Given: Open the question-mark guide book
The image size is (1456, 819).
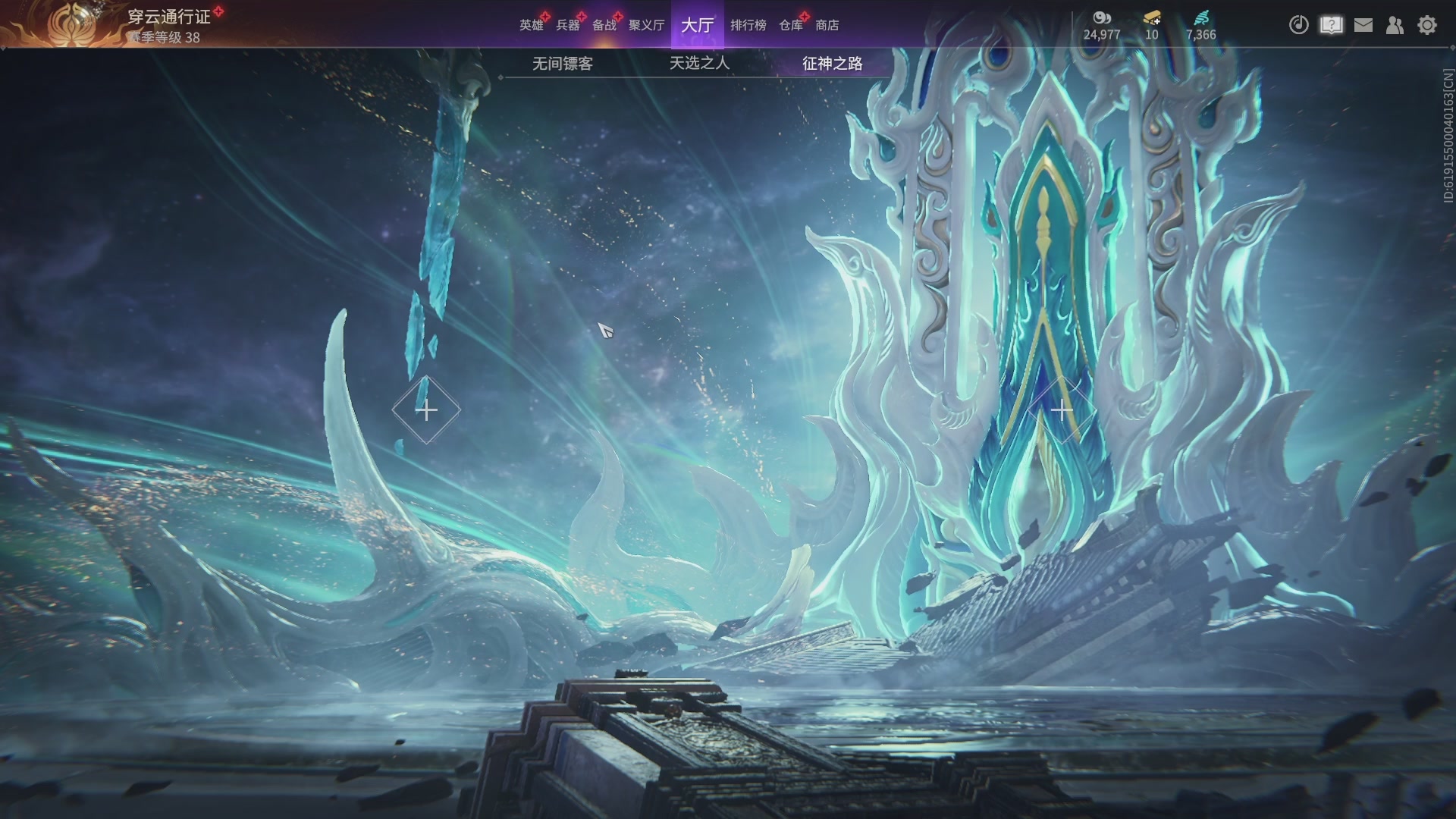Looking at the screenshot, I should (1331, 25).
